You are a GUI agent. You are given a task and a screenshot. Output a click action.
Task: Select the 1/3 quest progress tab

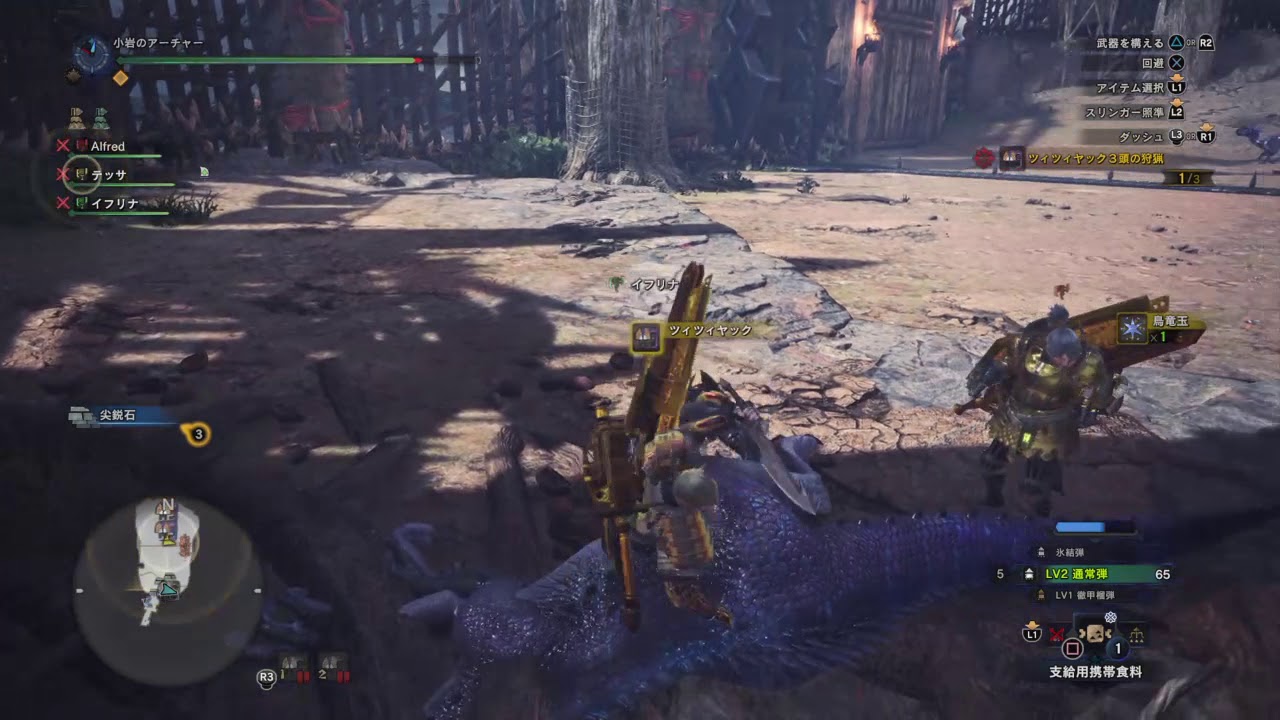(1184, 178)
